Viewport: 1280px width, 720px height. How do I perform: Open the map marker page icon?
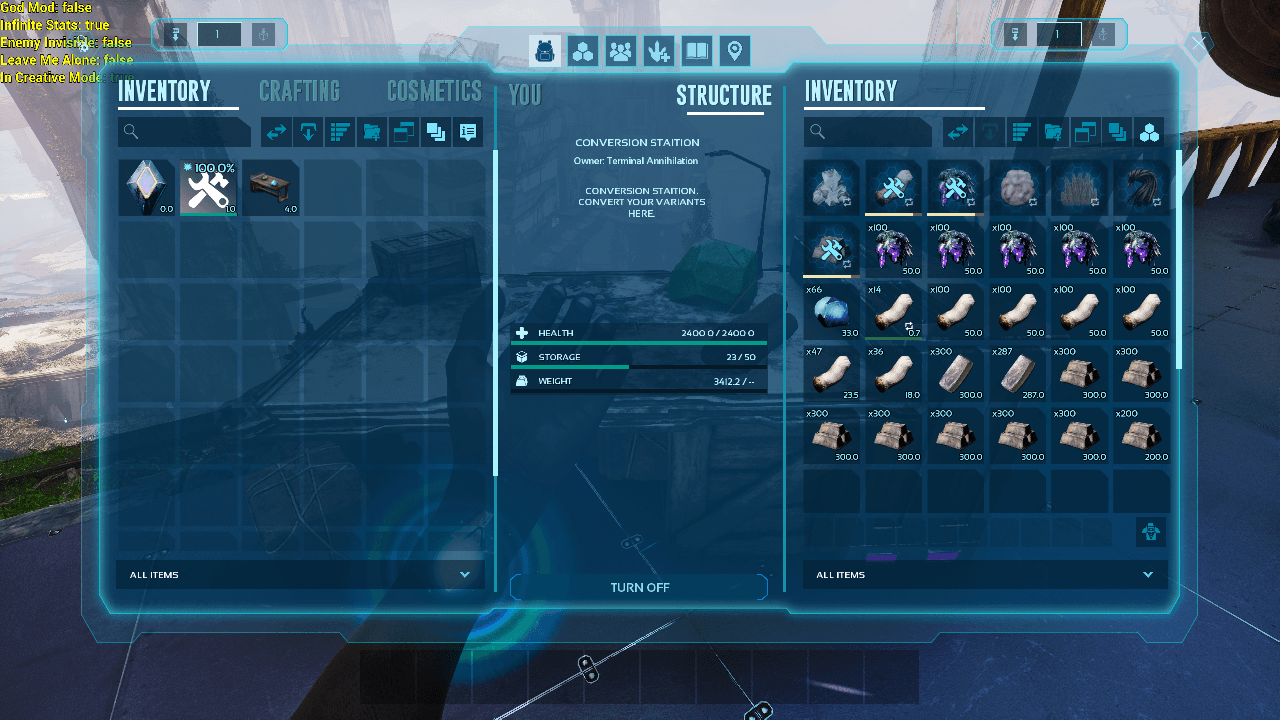[x=735, y=51]
